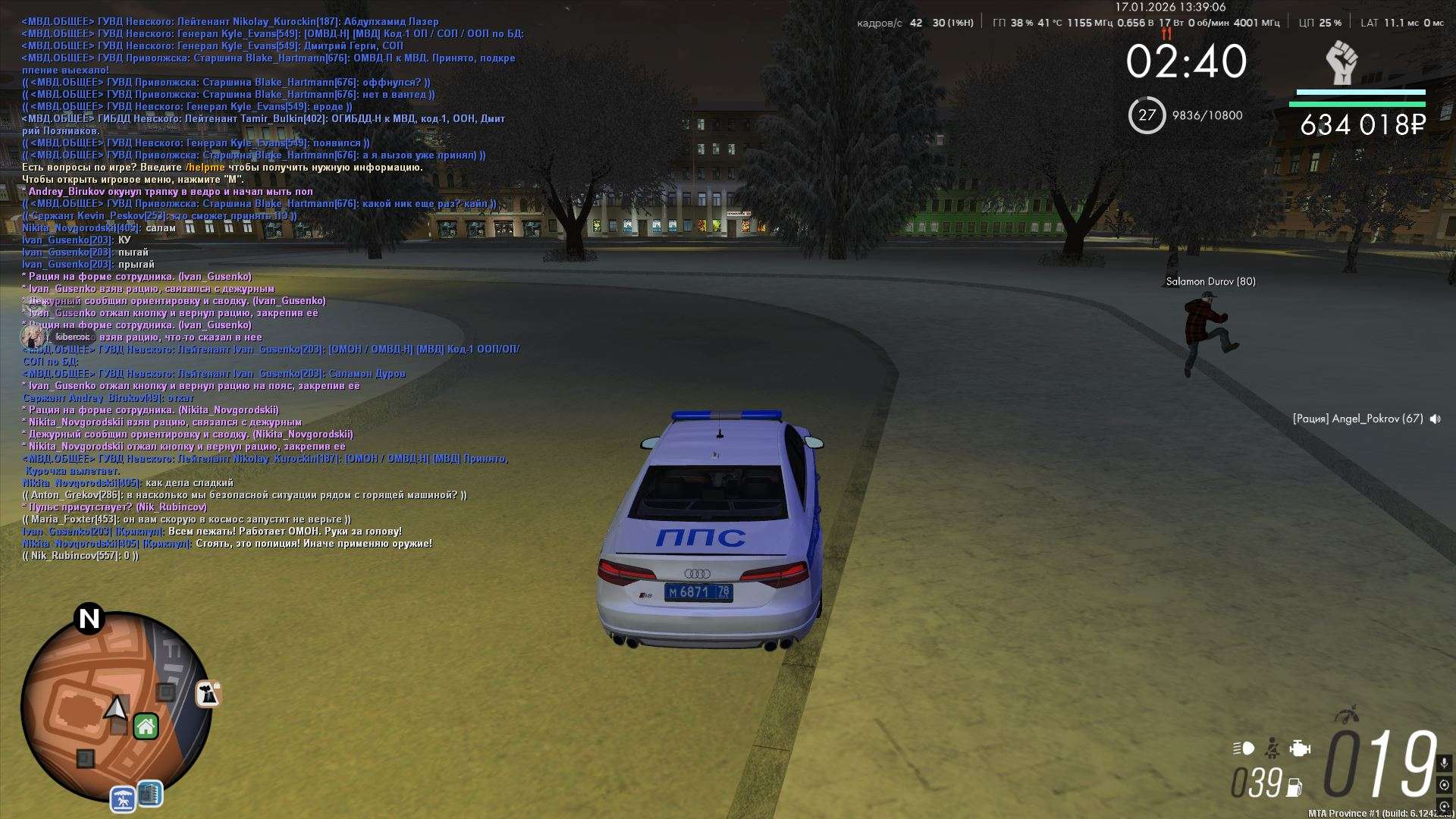Screen dimensions: 1456x819
Task: Select the green house marker on minimap
Action: tap(146, 726)
